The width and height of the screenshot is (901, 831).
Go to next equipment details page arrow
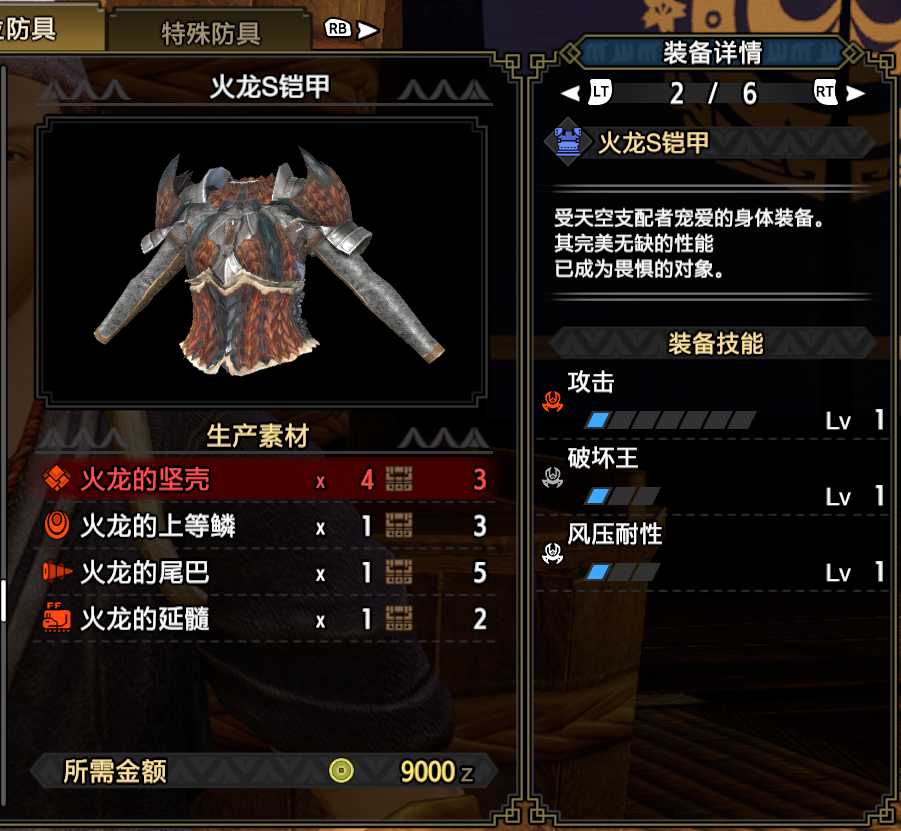[x=855, y=94]
